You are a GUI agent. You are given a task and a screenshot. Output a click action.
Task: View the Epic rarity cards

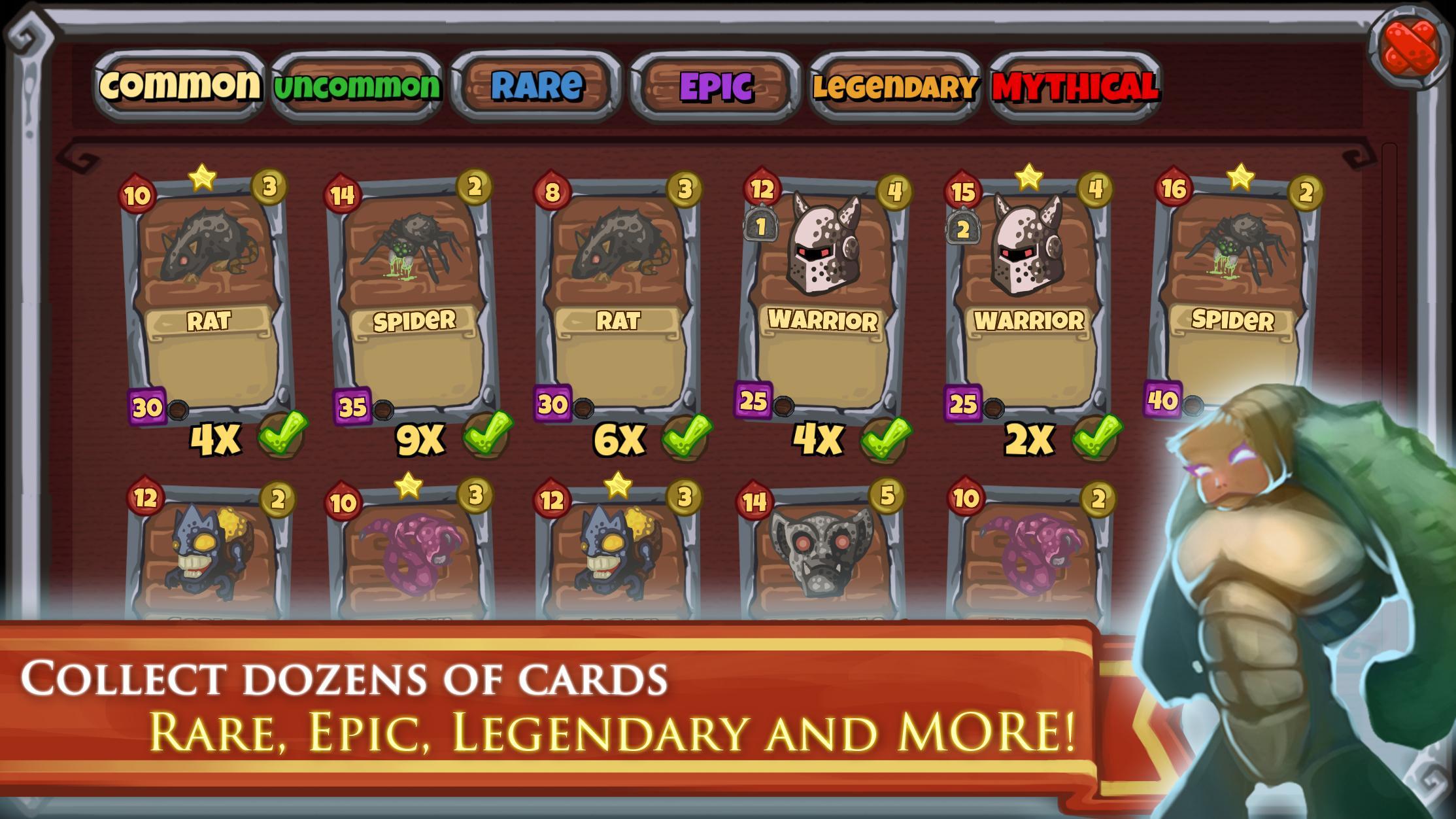pyautogui.click(x=715, y=84)
